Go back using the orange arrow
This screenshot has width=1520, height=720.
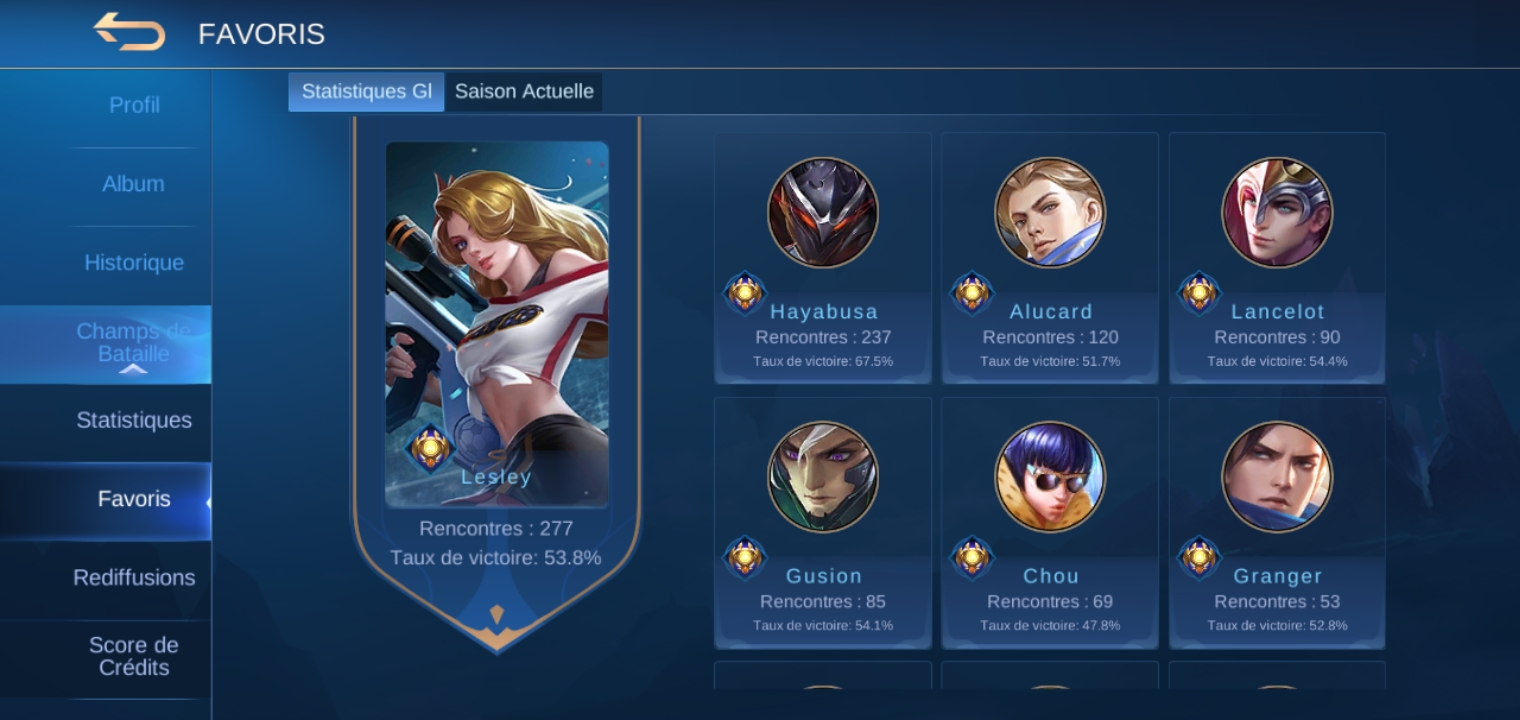click(x=130, y=32)
